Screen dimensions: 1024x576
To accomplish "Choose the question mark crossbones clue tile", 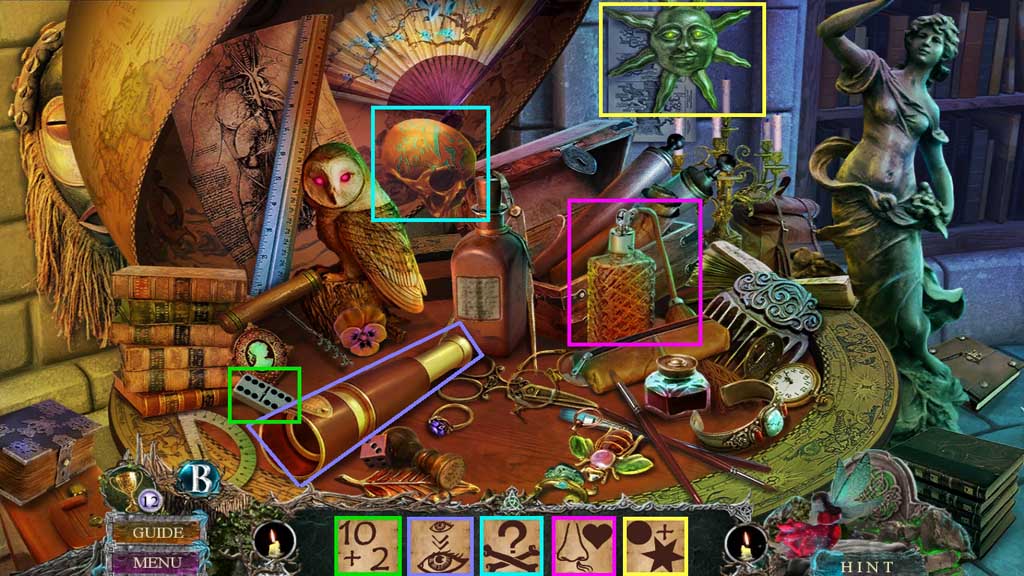I will tap(511, 546).
